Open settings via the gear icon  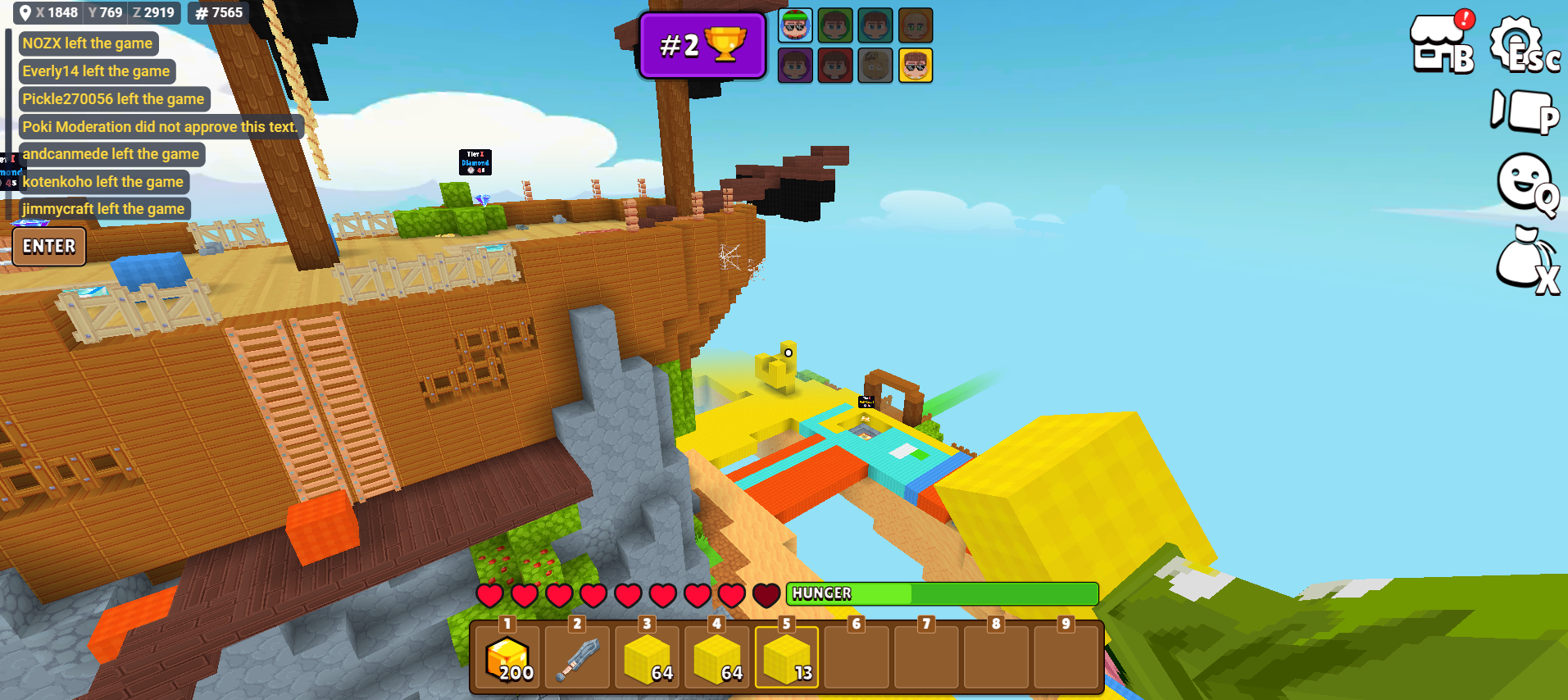[1520, 45]
